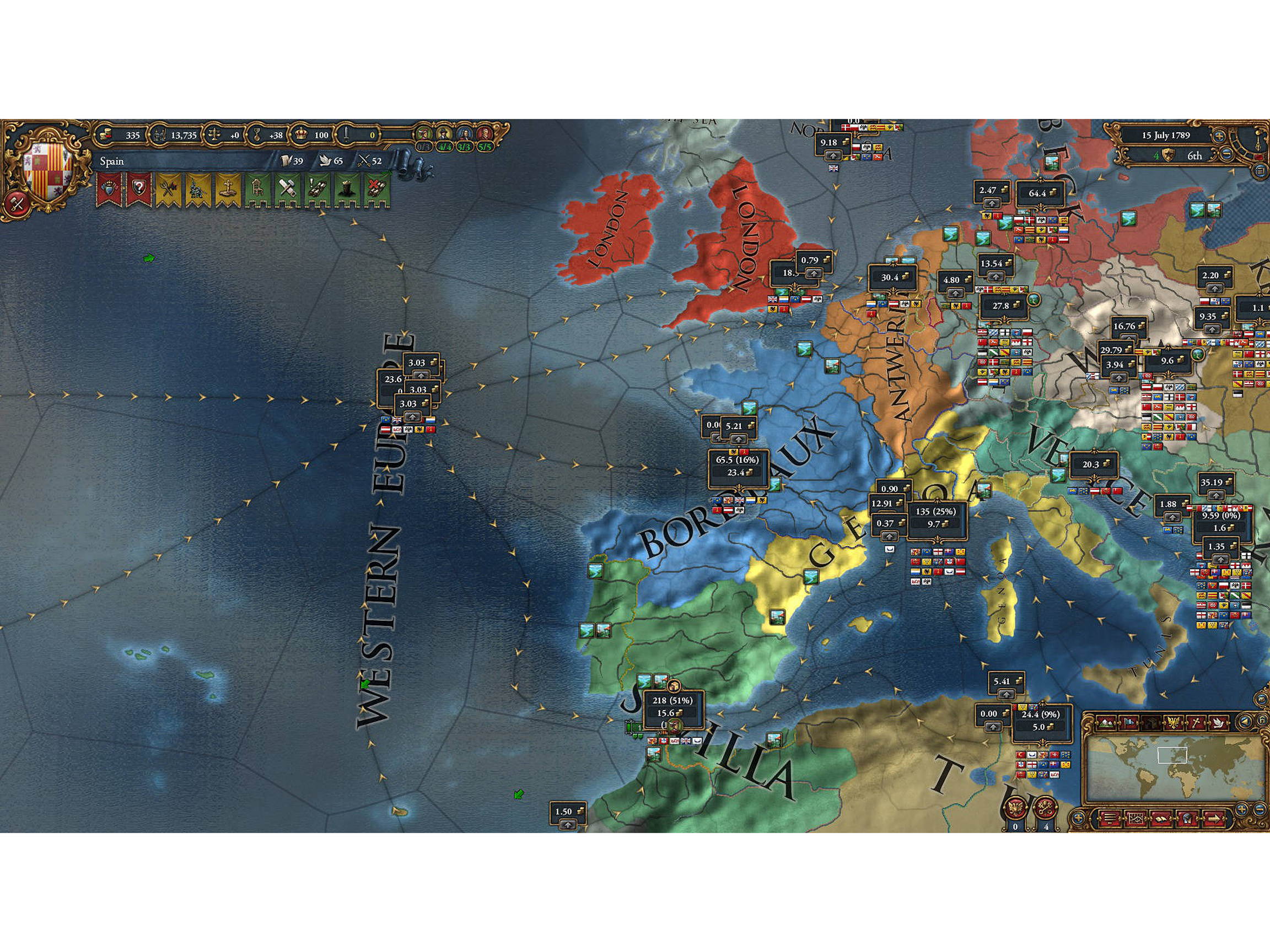The height and width of the screenshot is (952, 1270).
Task: Decrease game speed with the minus control
Action: tap(1226, 154)
